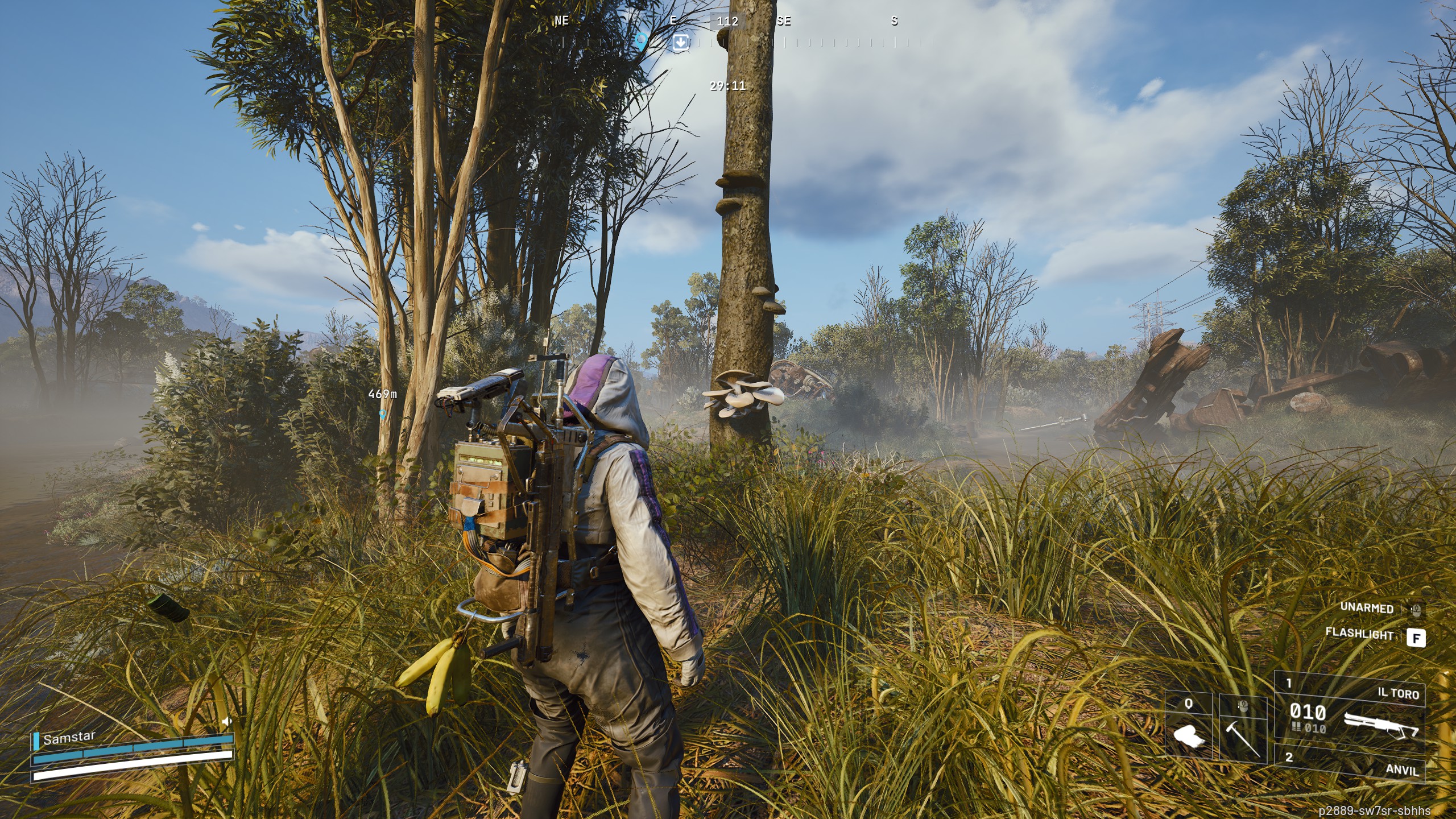Click the speaker icon above the player bars
The image size is (1456, 819).
227,721
